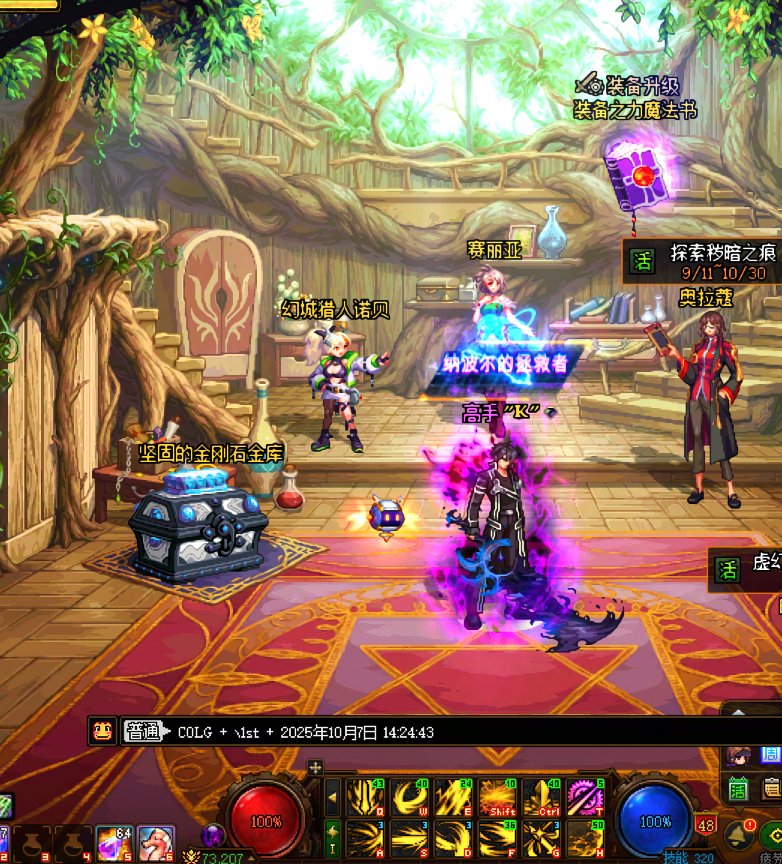Image resolution: width=782 pixels, height=864 pixels.
Task: Select the 普通 chat channel tag
Action: pyautogui.click(x=141, y=732)
